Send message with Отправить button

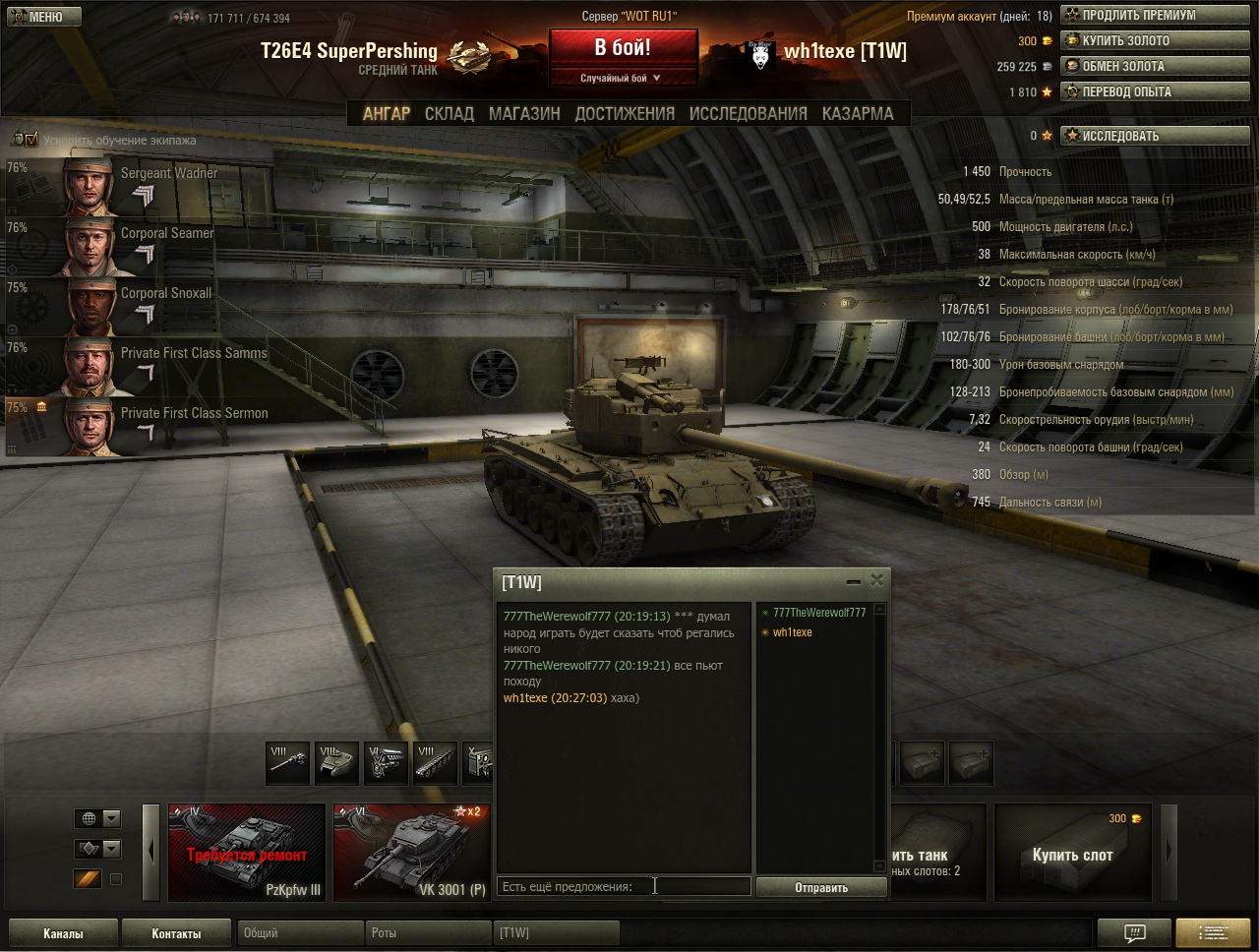click(821, 887)
